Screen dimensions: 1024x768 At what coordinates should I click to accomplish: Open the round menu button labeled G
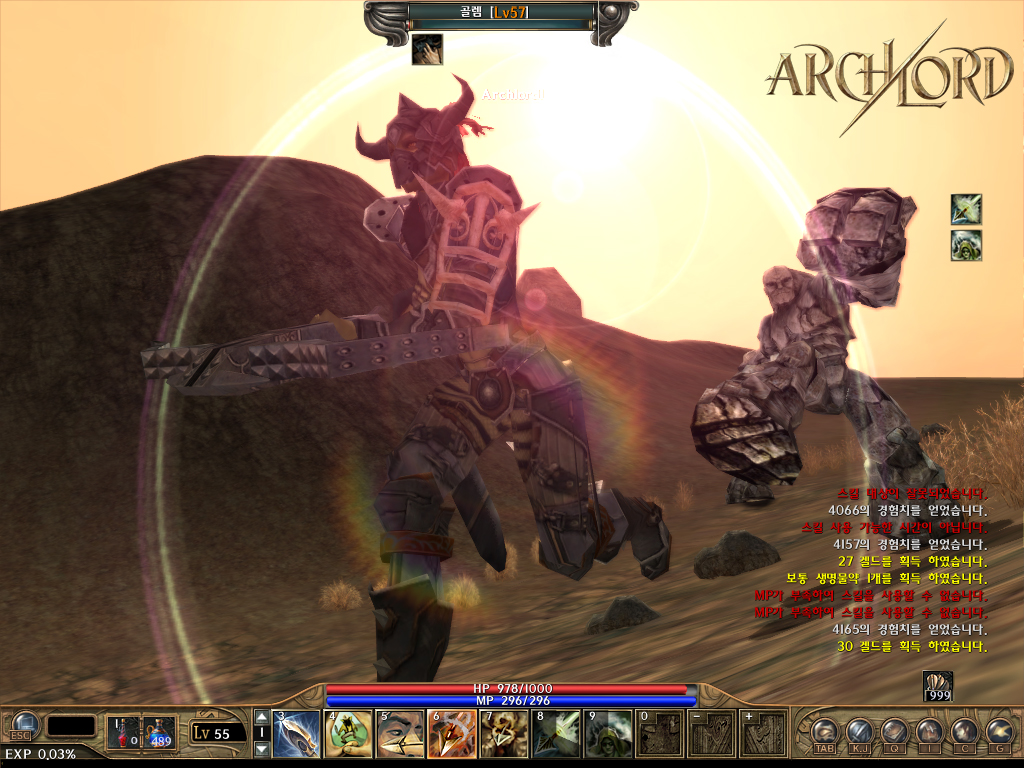[999, 732]
